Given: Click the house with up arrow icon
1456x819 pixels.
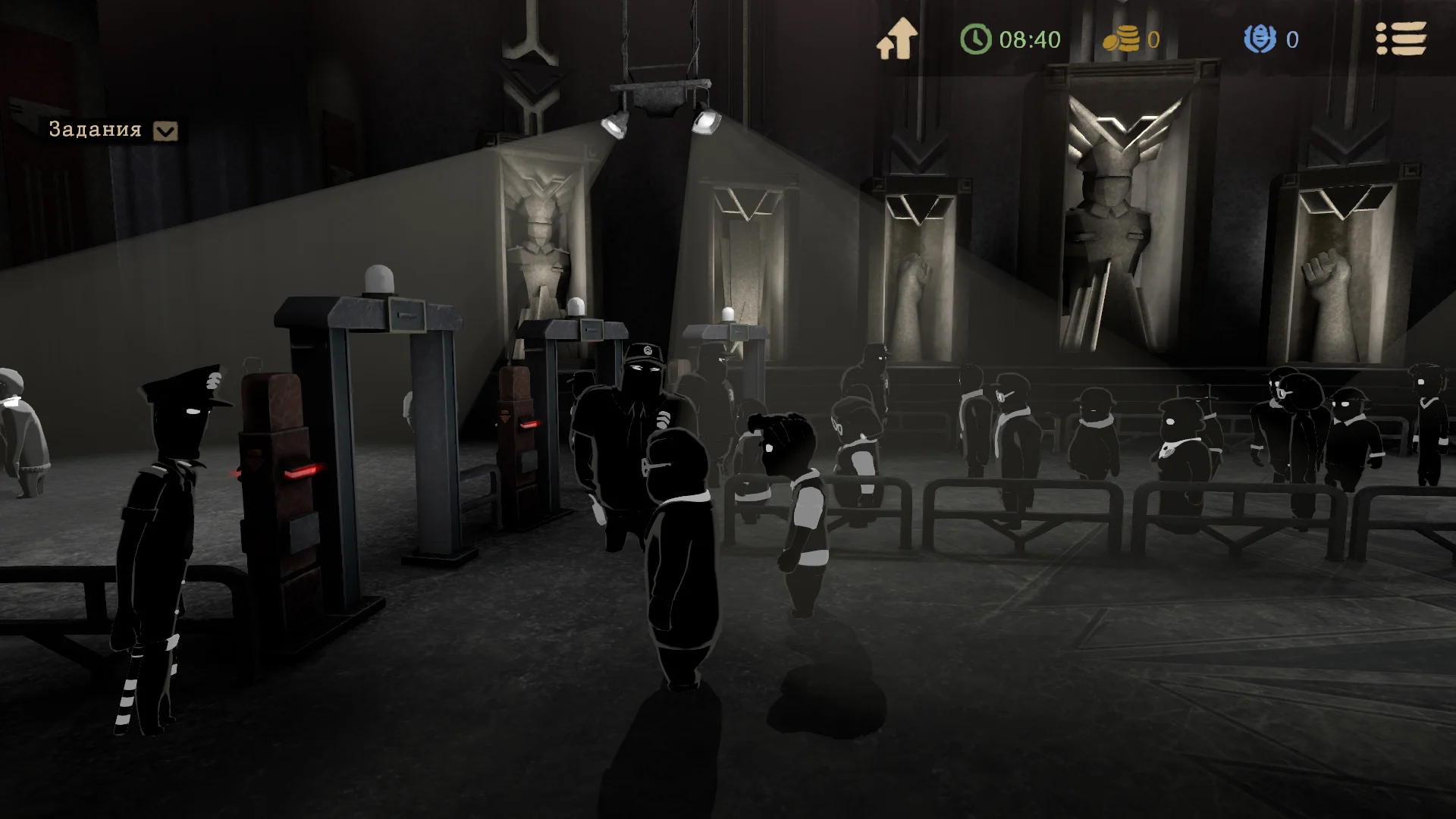Looking at the screenshot, I should [897, 39].
